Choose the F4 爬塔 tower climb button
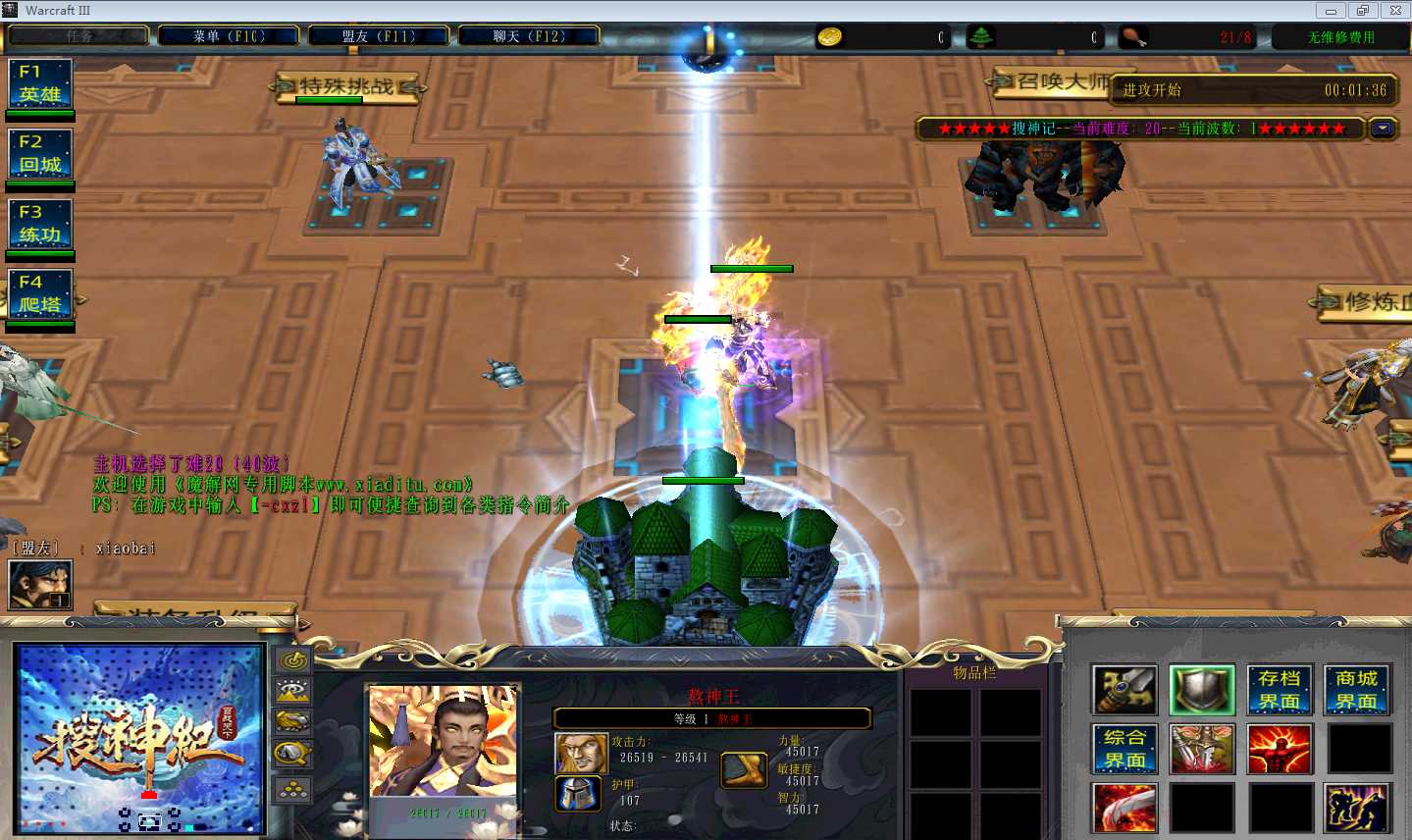 40,294
